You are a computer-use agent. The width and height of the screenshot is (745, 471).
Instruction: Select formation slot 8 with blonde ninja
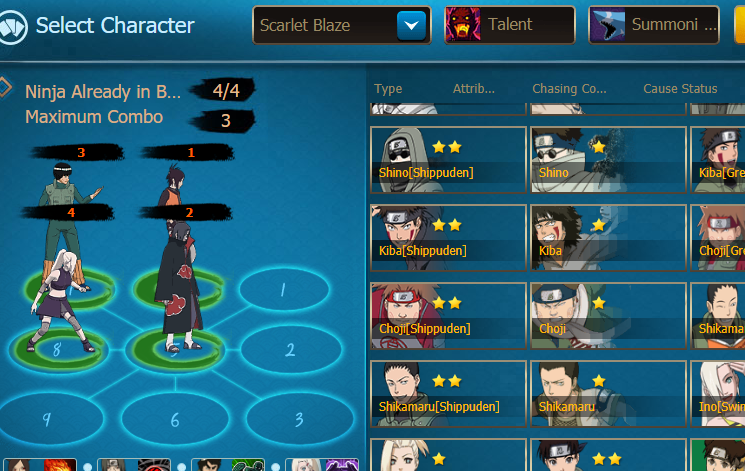tap(57, 350)
